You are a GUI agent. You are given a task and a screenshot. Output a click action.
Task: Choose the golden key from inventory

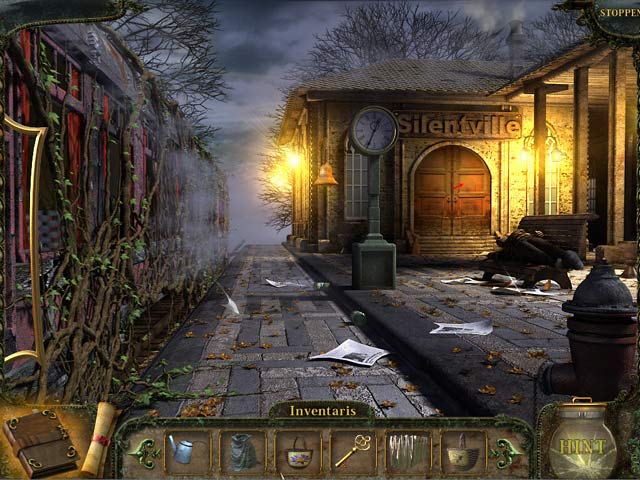(352, 451)
